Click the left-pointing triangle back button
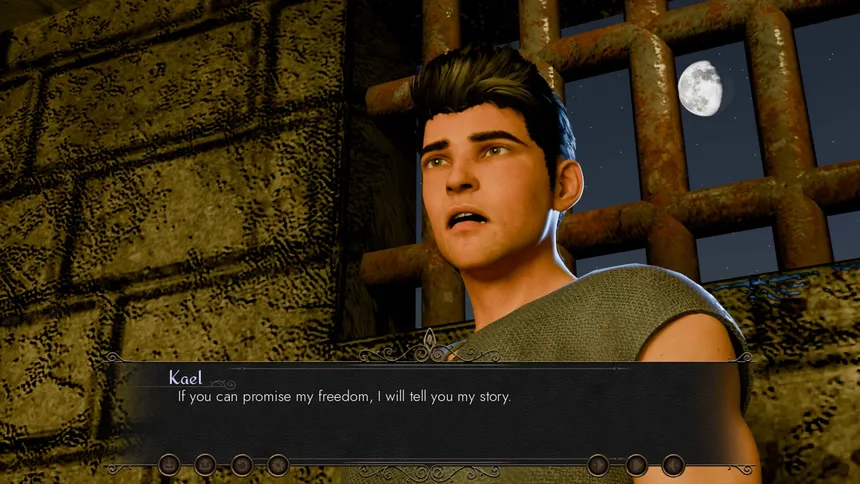The image size is (860, 484). click(x=673, y=465)
